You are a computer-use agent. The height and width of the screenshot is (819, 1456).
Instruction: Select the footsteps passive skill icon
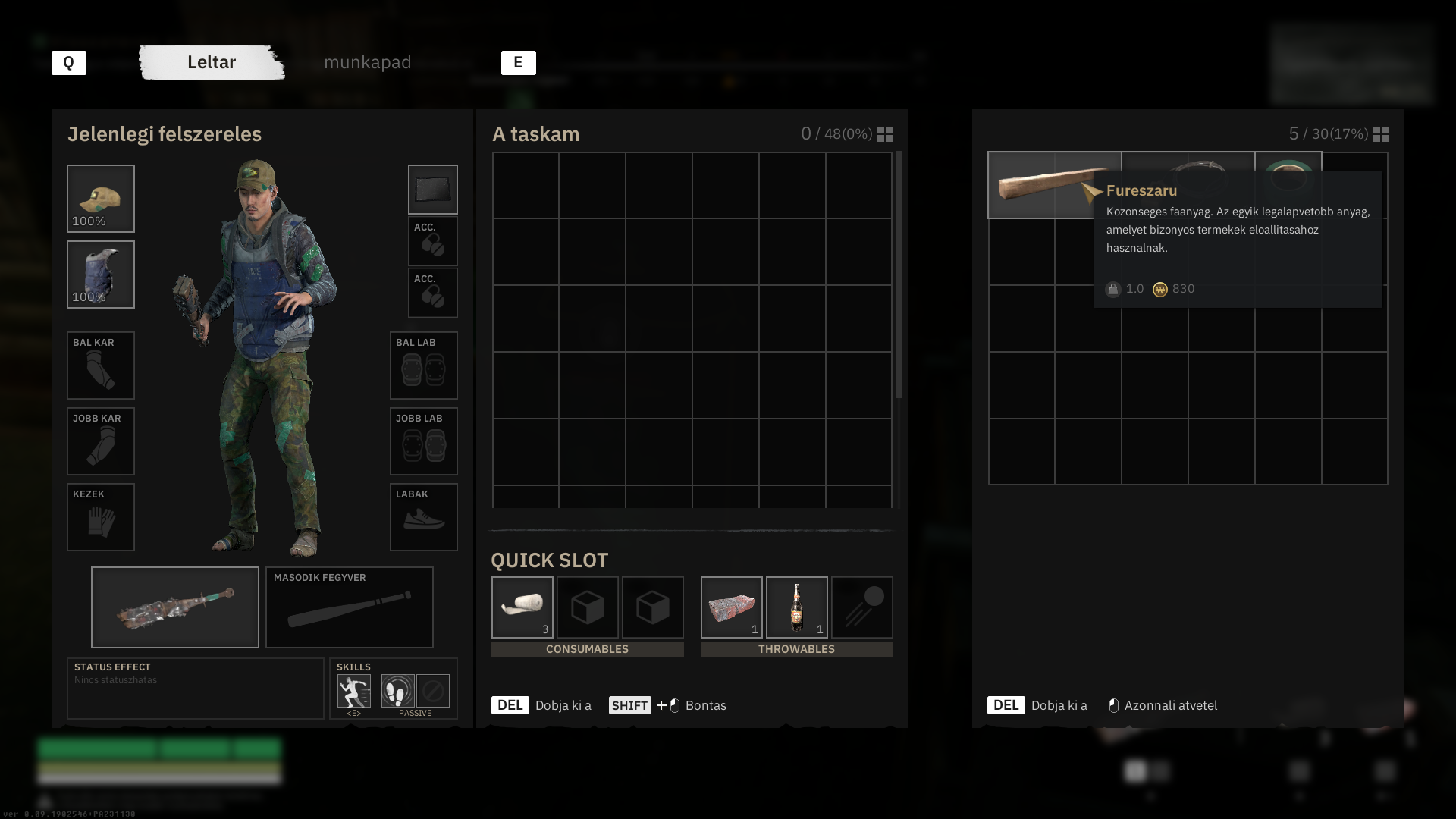coord(398,691)
